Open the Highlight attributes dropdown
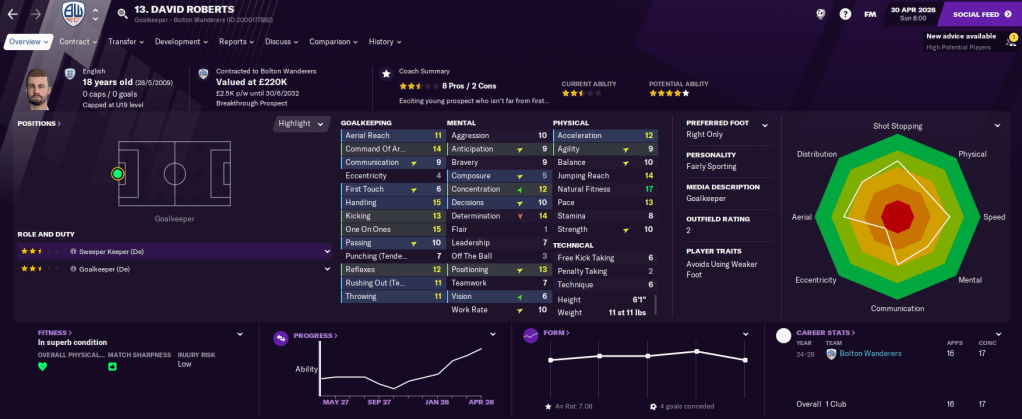 point(302,124)
